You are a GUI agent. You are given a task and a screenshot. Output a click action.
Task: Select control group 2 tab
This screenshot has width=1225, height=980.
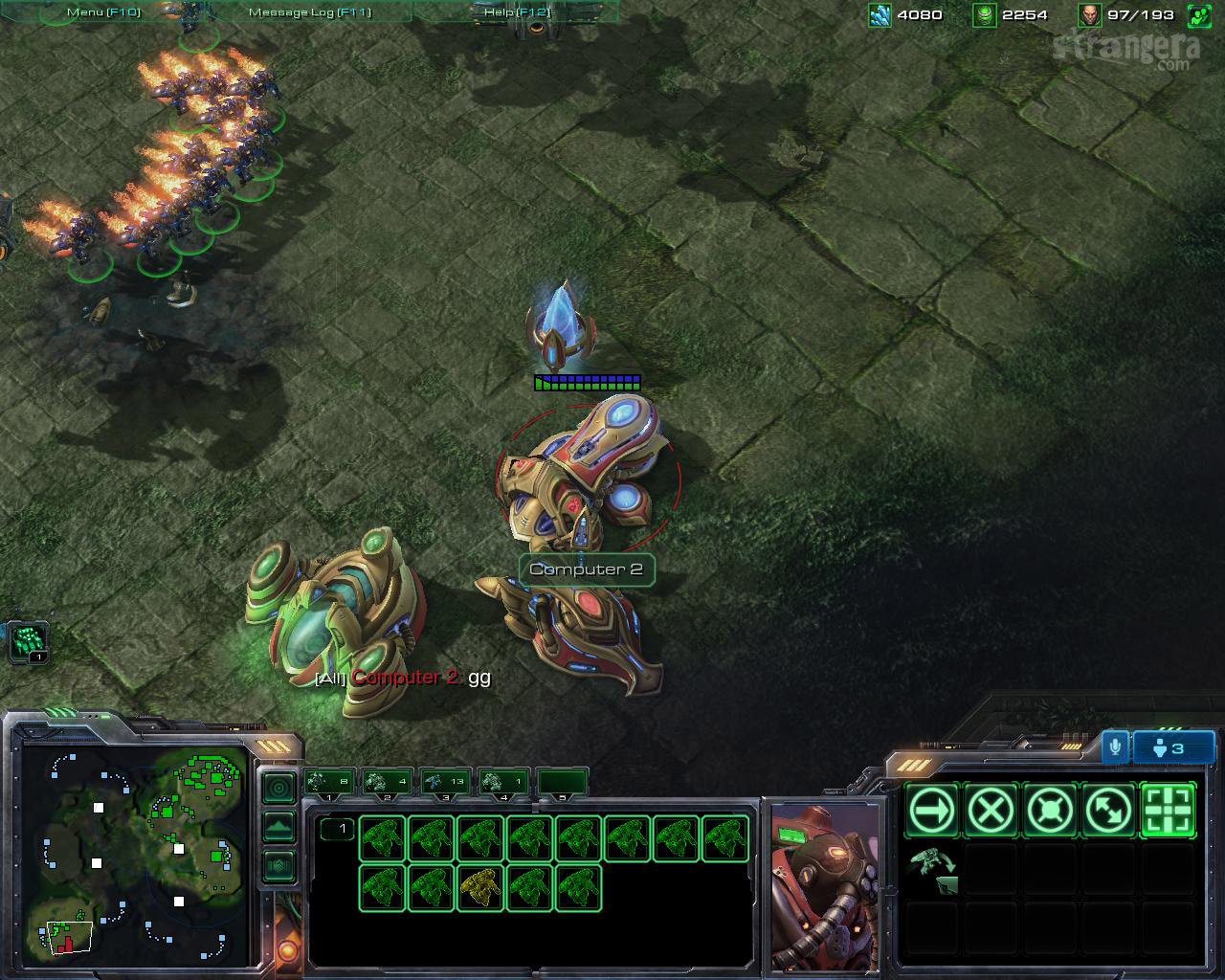(x=388, y=782)
